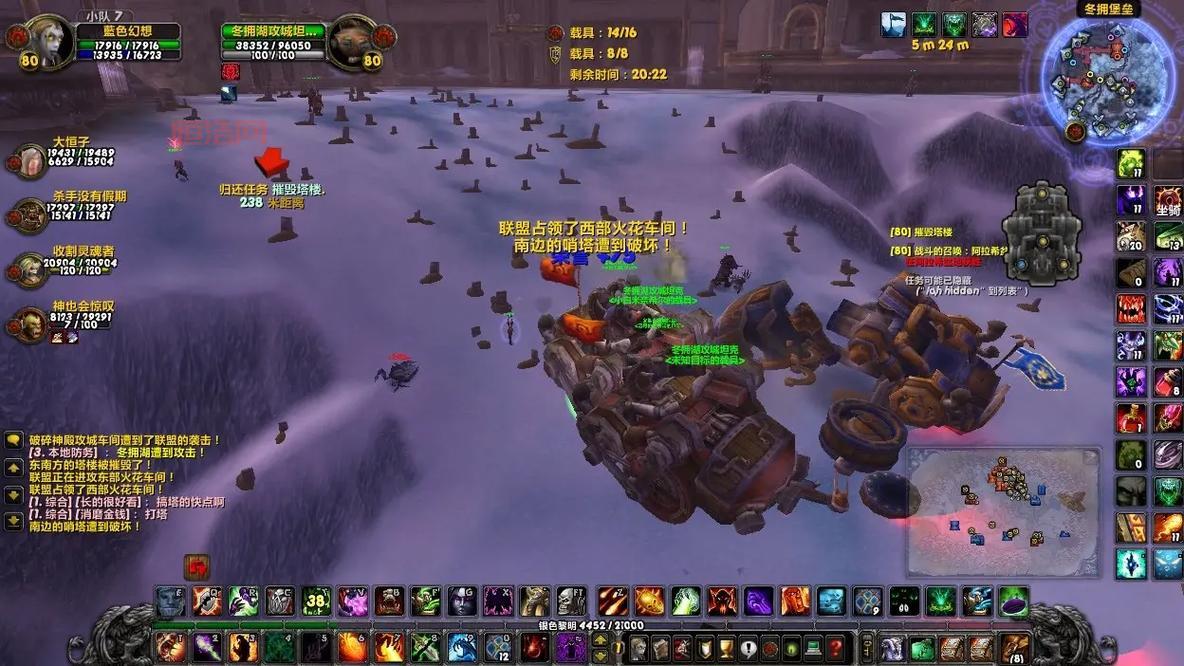Open the Wintergrasp minimap
The height and width of the screenshot is (666, 1184).
[1106, 76]
